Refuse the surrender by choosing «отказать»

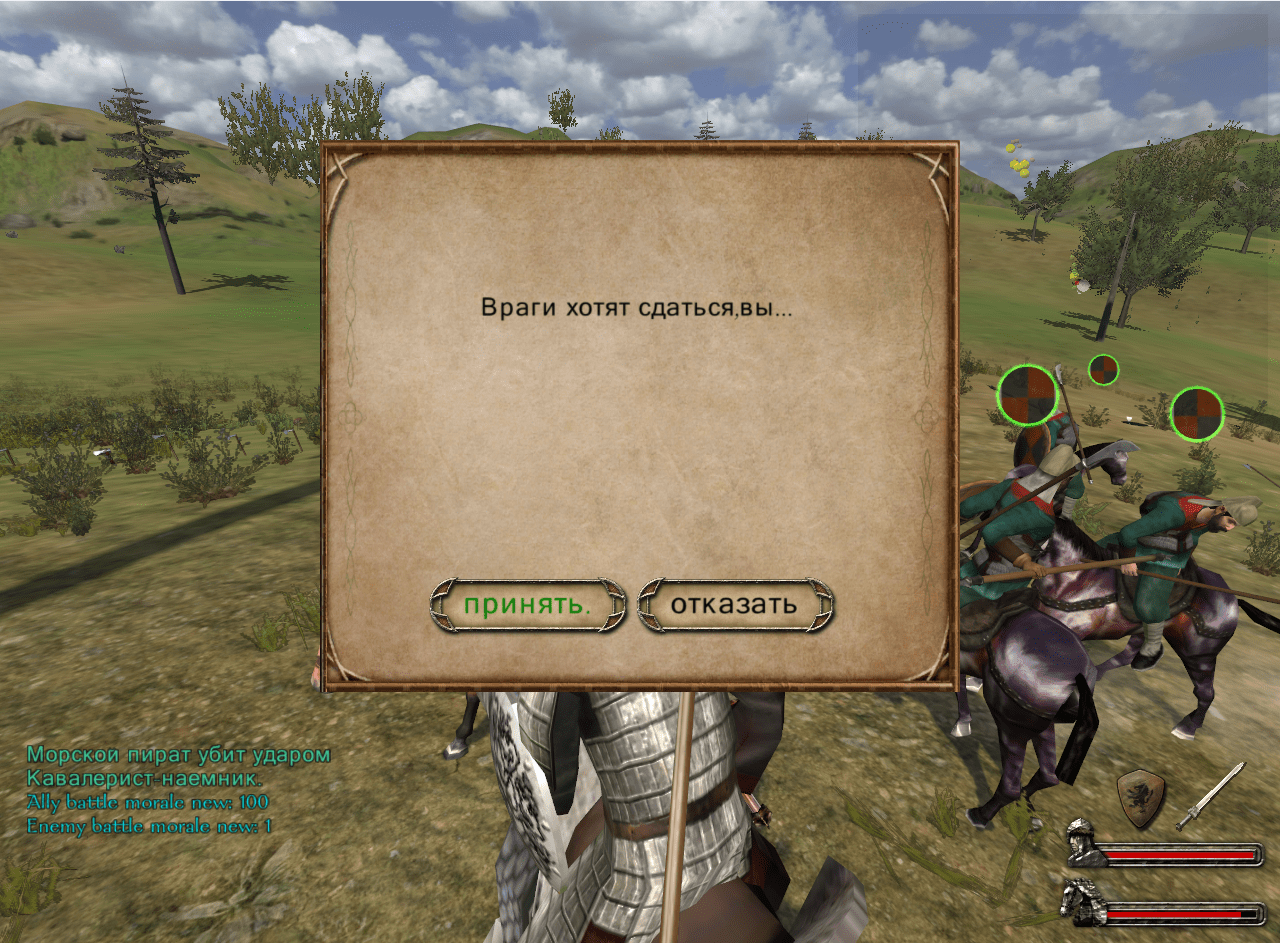[735, 604]
